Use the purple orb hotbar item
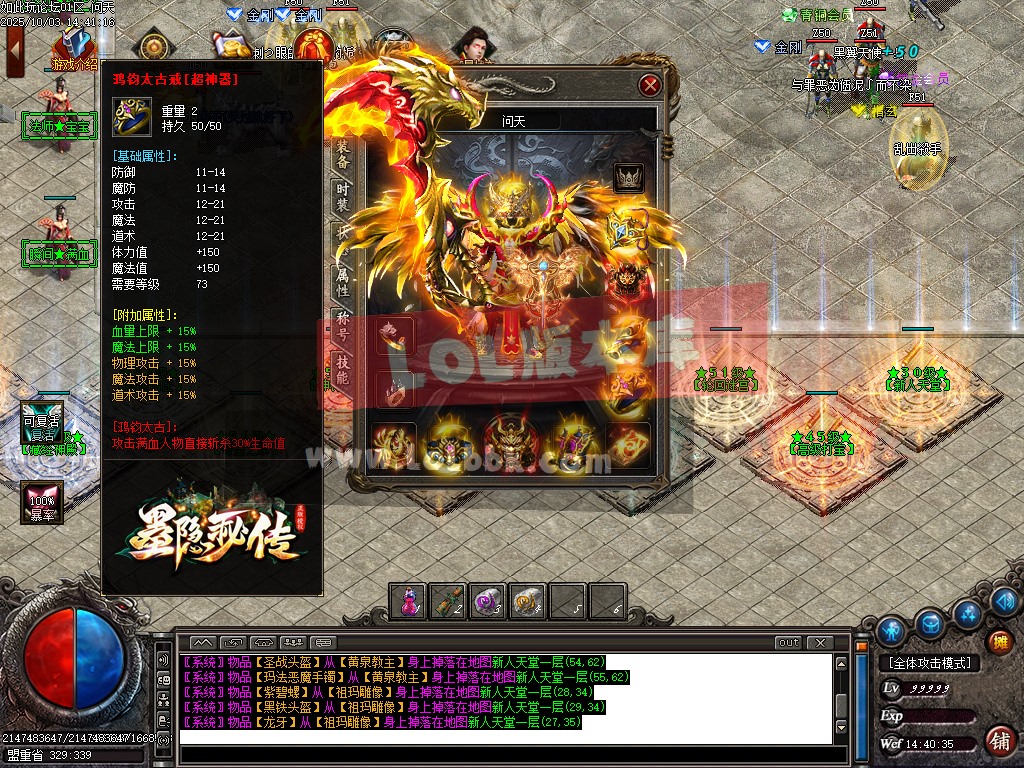This screenshot has height=768, width=1024. click(x=487, y=601)
